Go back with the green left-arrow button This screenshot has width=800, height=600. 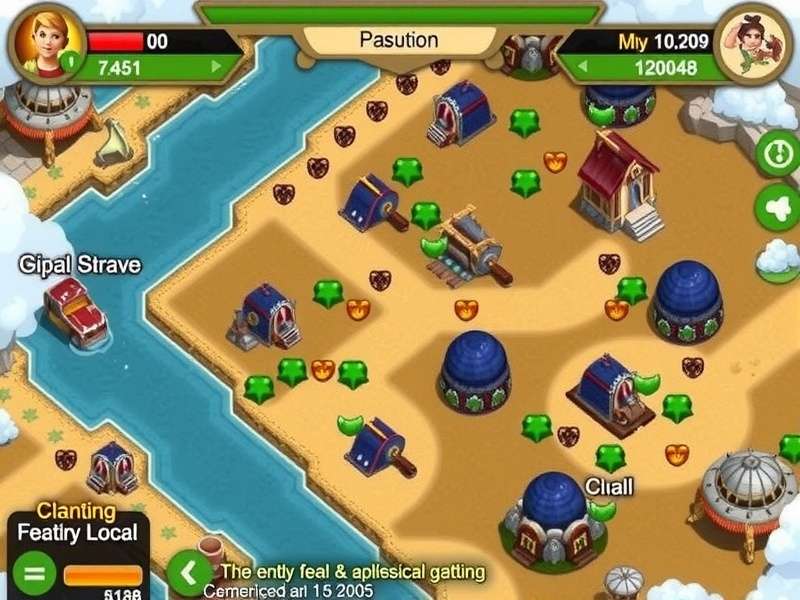pyautogui.click(x=187, y=574)
